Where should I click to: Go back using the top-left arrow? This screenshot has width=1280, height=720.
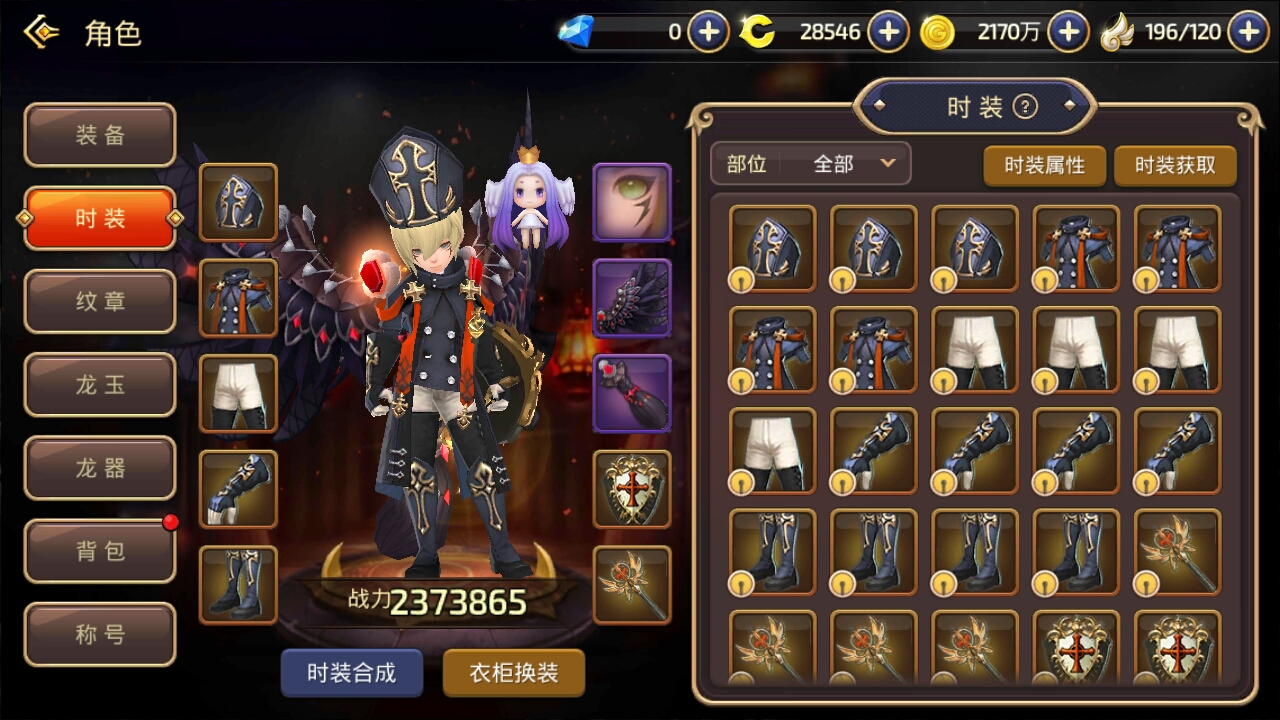[41, 33]
